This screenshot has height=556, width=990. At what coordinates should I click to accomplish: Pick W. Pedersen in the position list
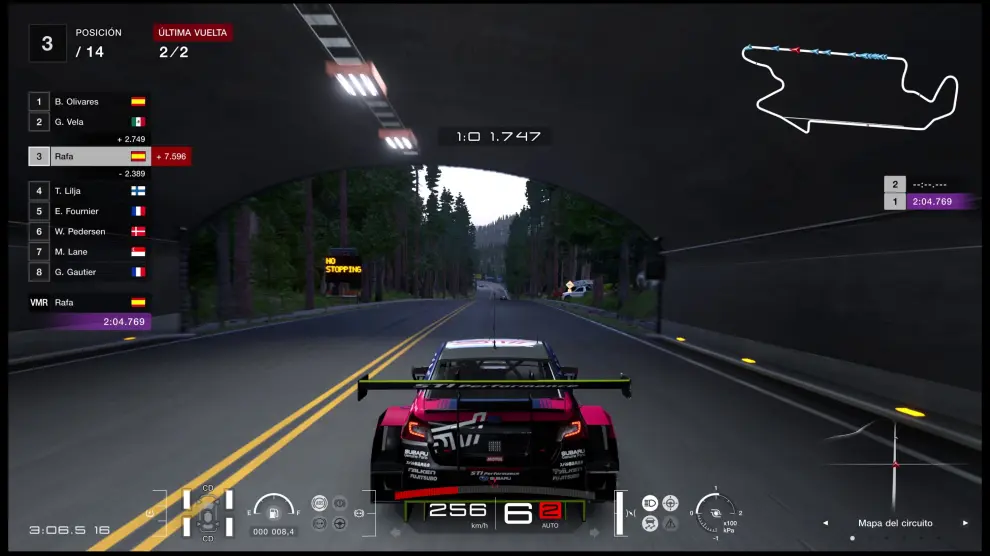point(90,231)
